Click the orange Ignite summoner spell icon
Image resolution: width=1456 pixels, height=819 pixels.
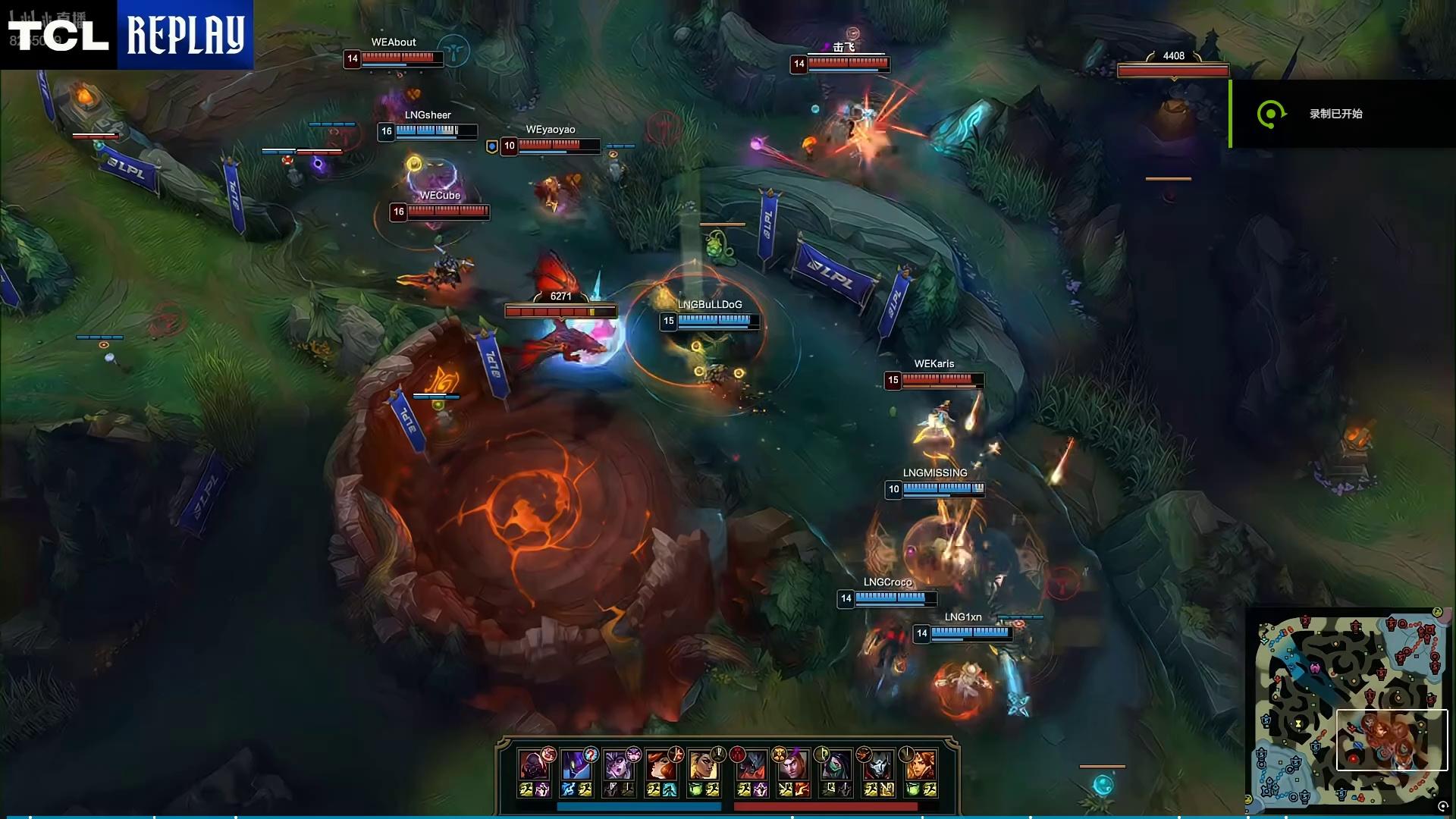pyautogui.click(x=802, y=790)
